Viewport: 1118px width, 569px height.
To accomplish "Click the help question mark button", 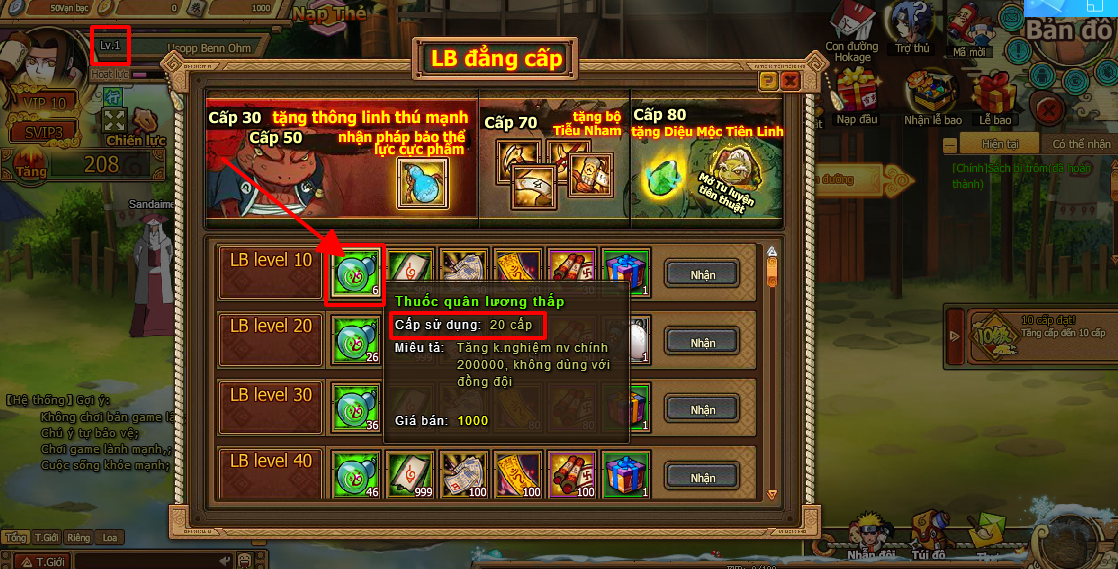I will (x=768, y=80).
